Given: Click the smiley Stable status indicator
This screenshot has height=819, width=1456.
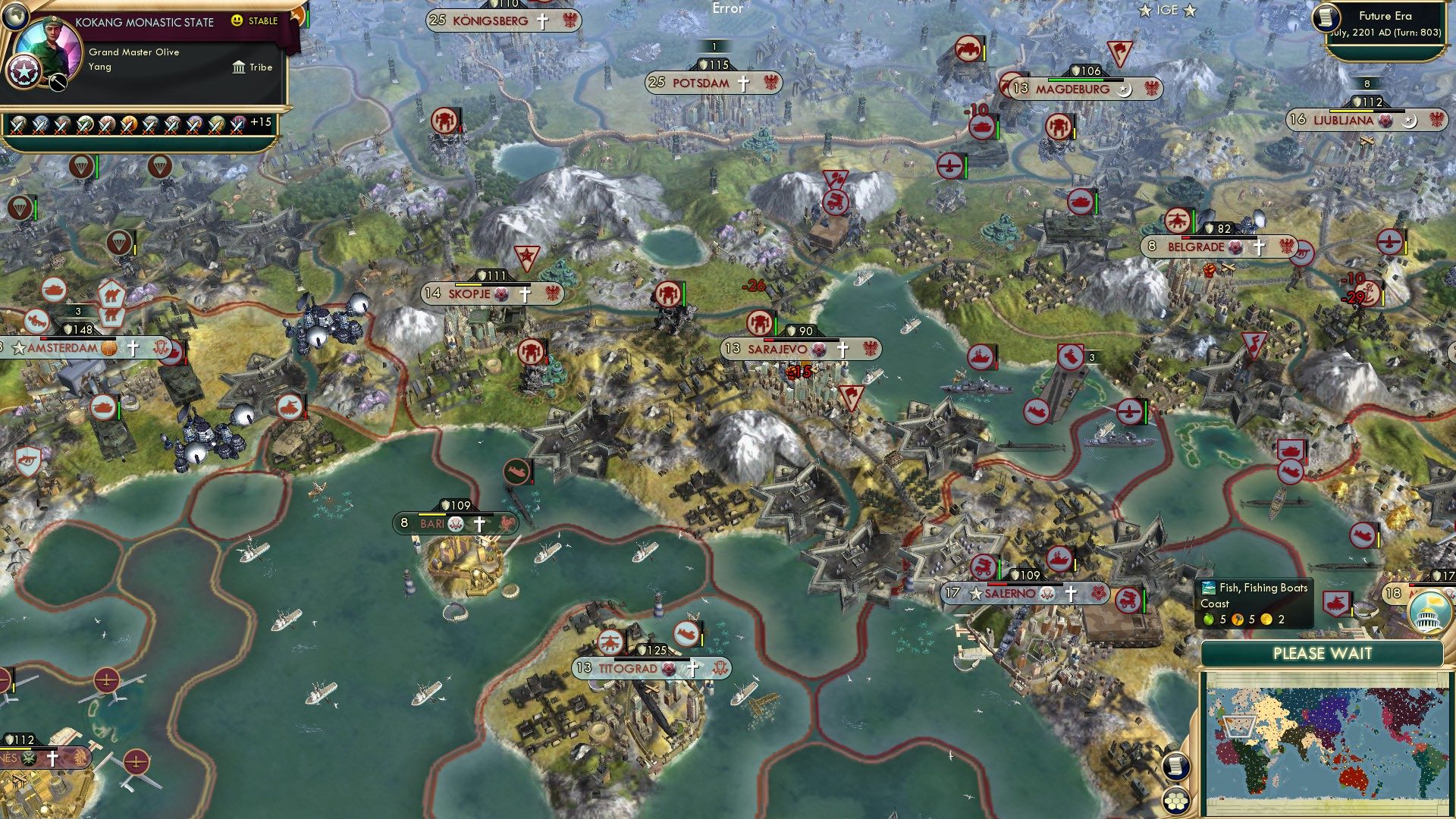Looking at the screenshot, I should (x=237, y=20).
